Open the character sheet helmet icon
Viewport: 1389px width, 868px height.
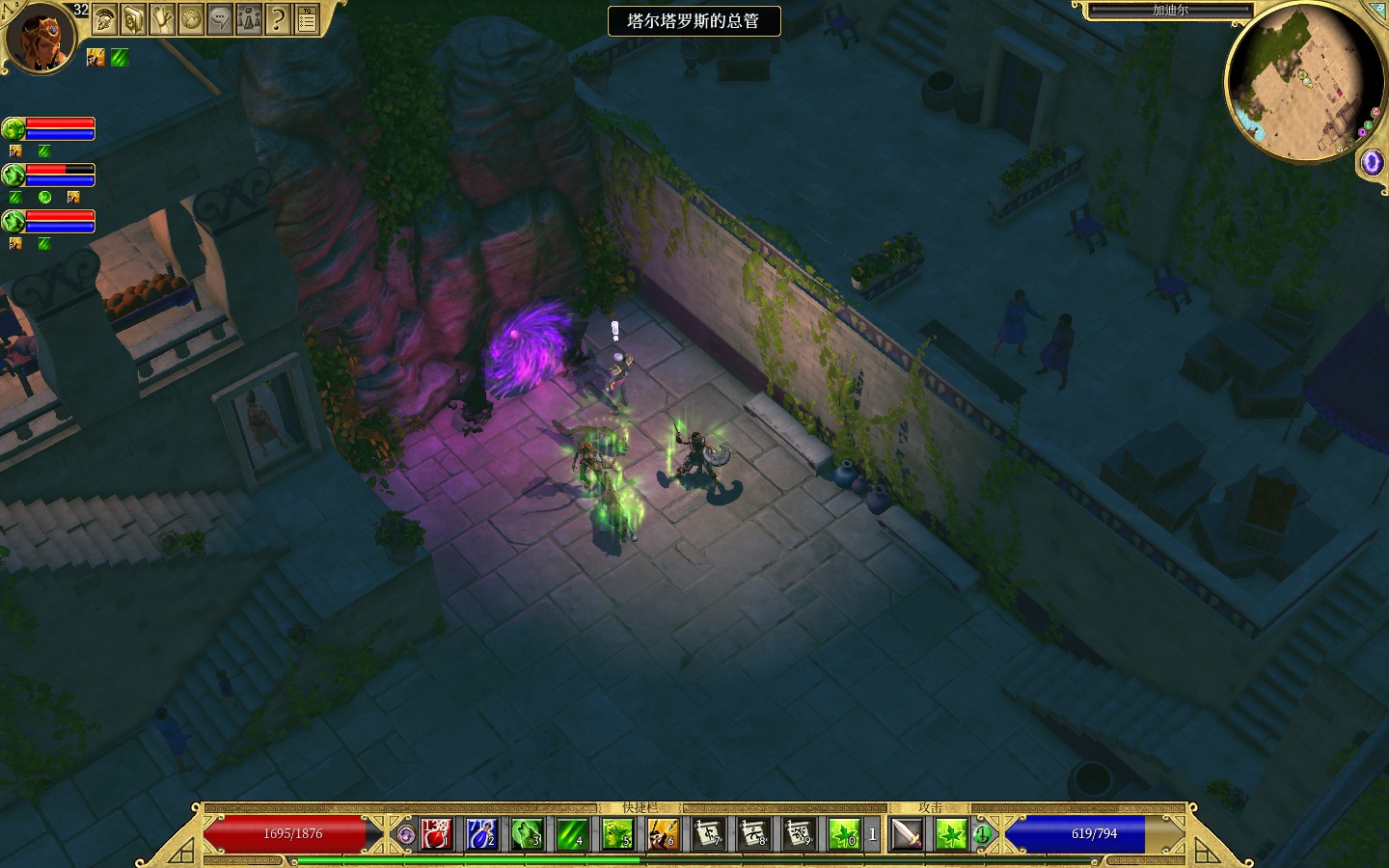(104, 18)
